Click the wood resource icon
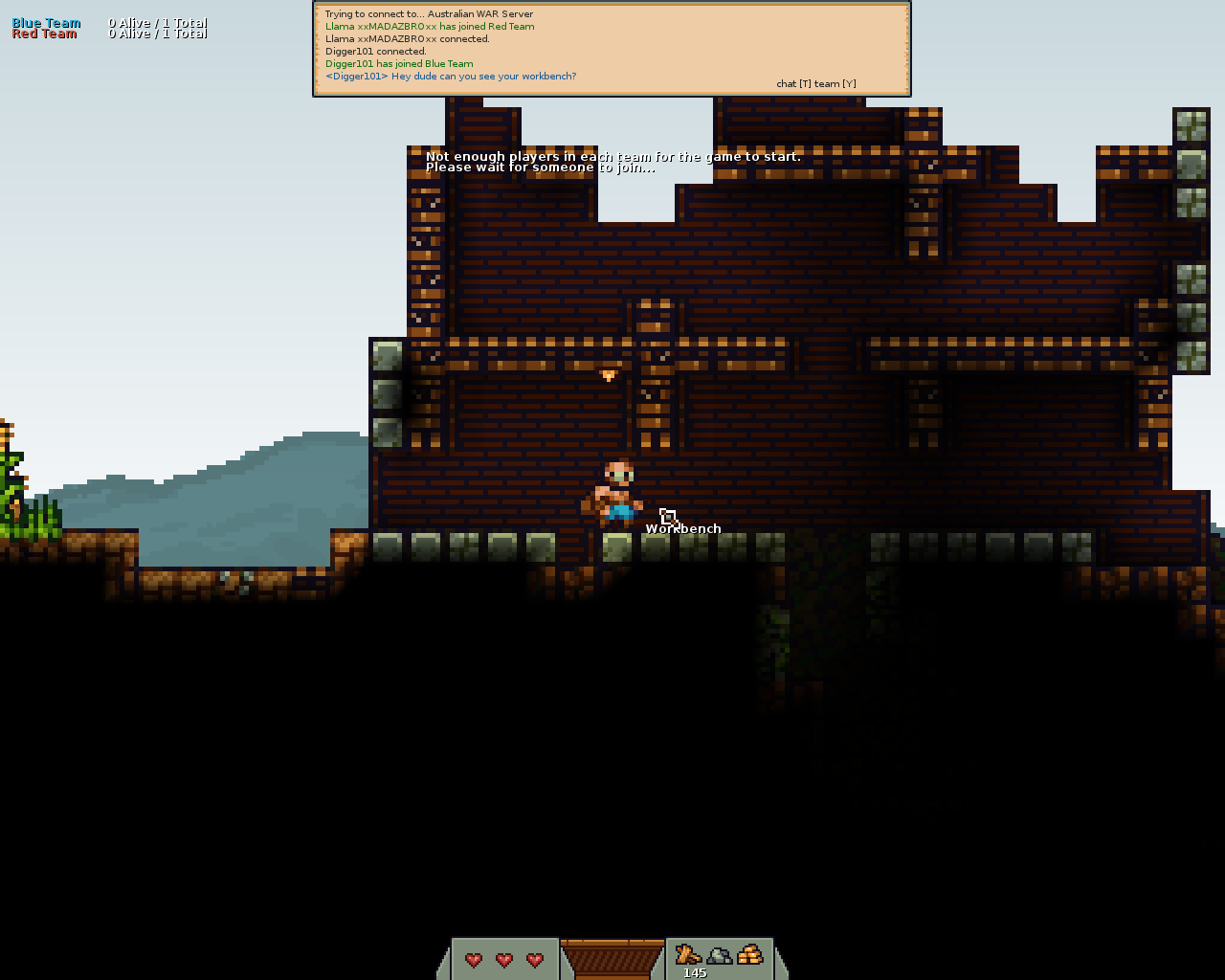 688,954
